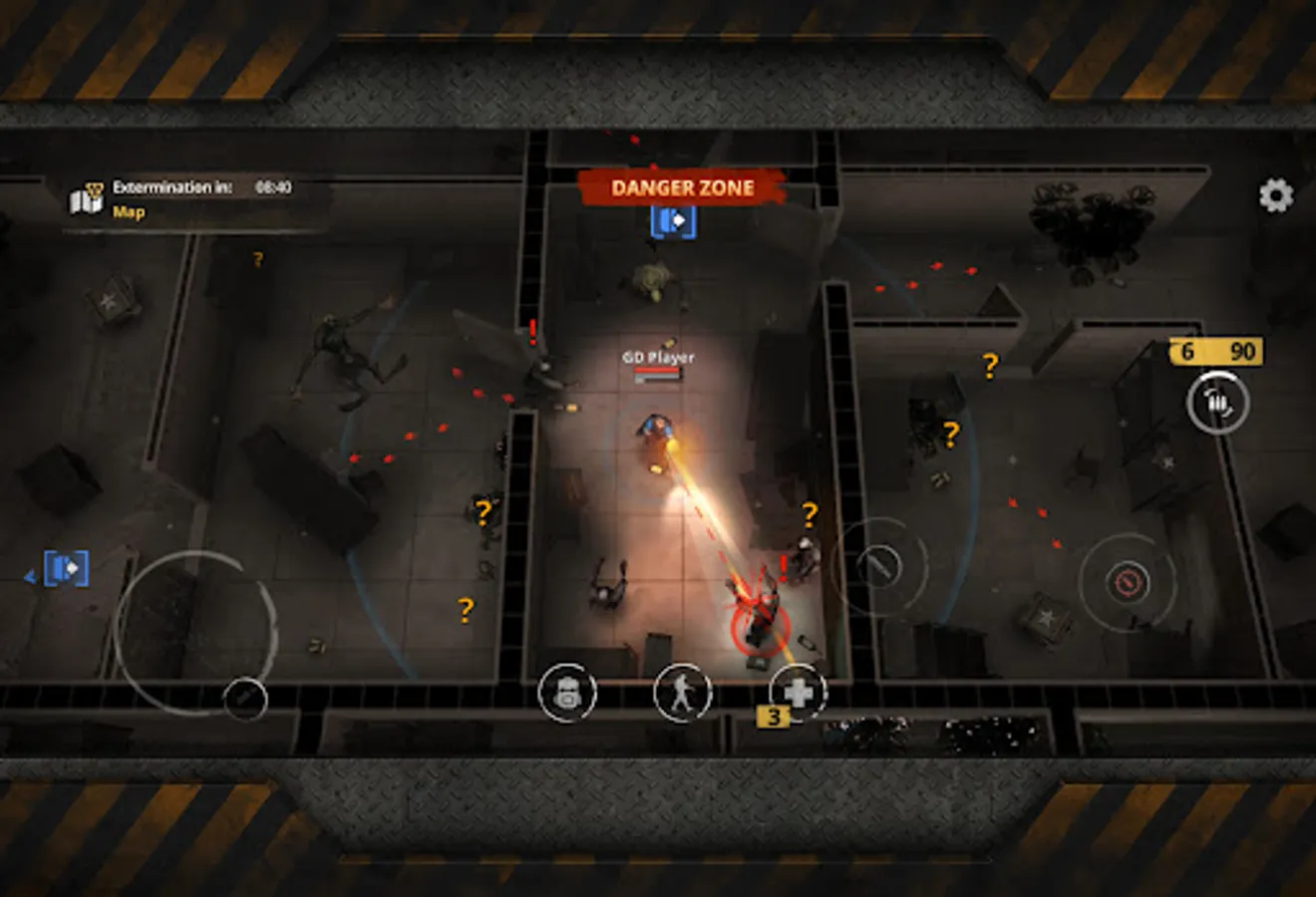This screenshot has width=1316, height=897.
Task: Click GD Player's health bar
Action: [658, 371]
